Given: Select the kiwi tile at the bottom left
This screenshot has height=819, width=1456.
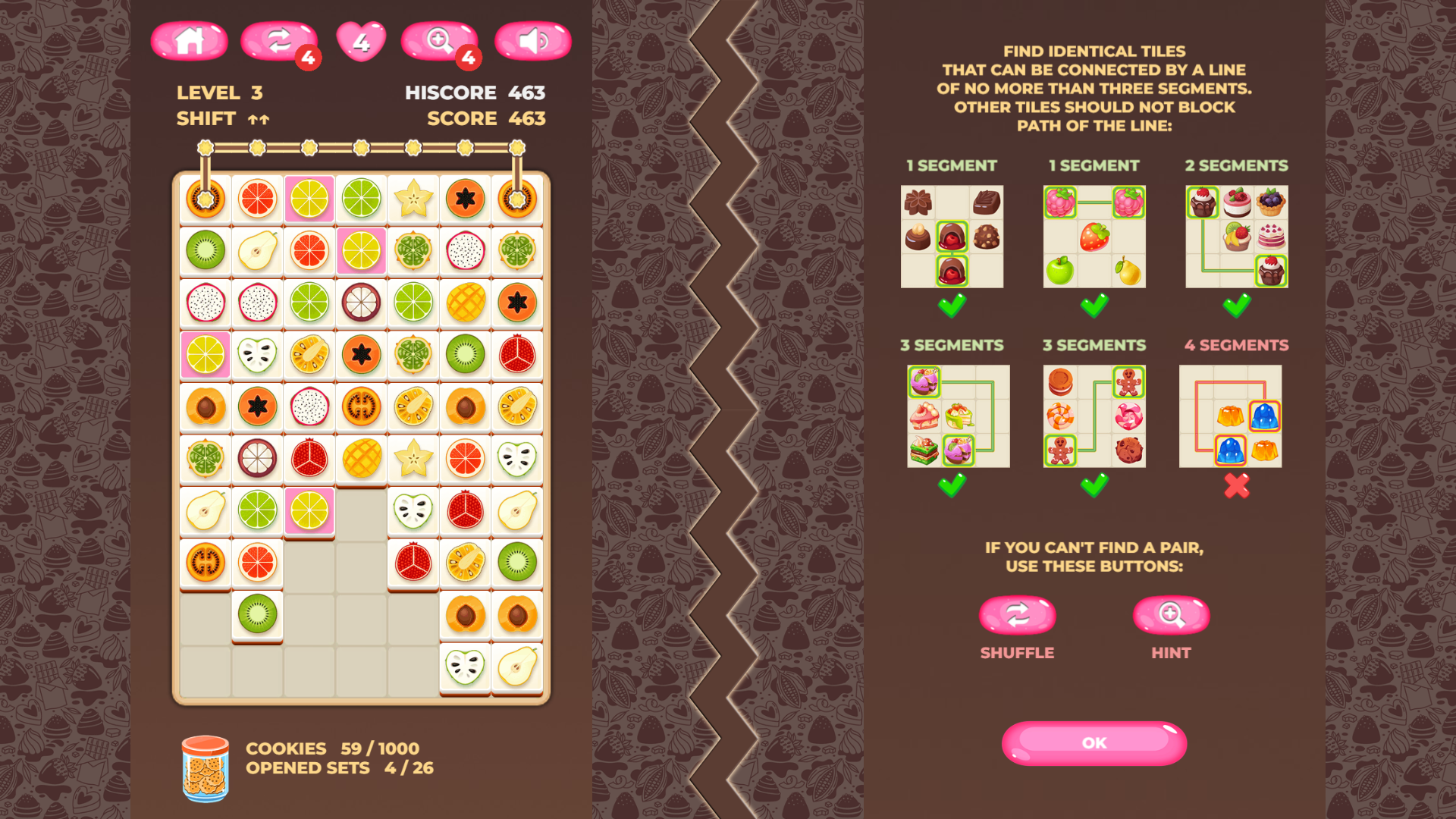Looking at the screenshot, I should (x=258, y=615).
